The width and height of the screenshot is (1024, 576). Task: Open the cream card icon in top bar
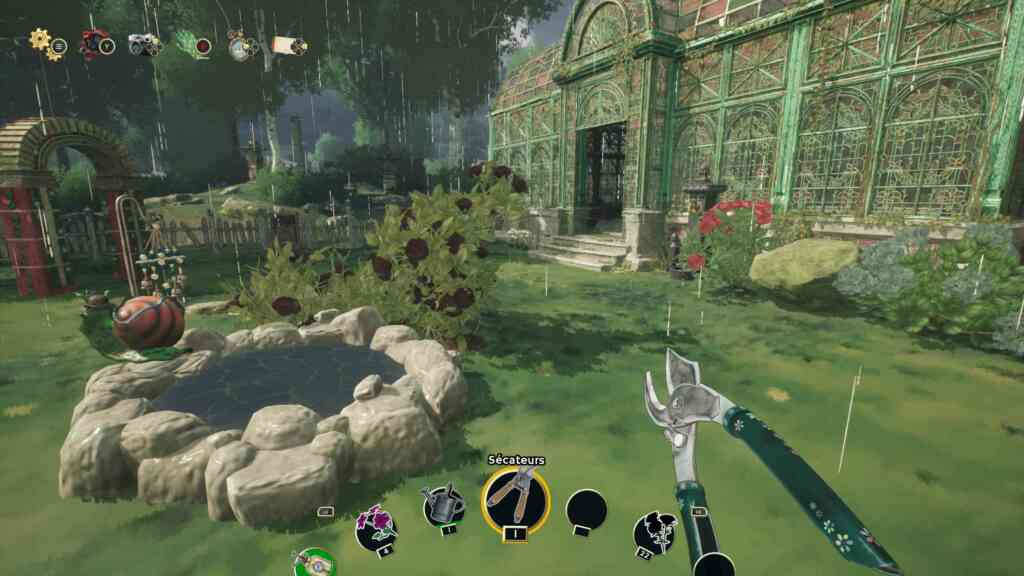pyautogui.click(x=288, y=45)
